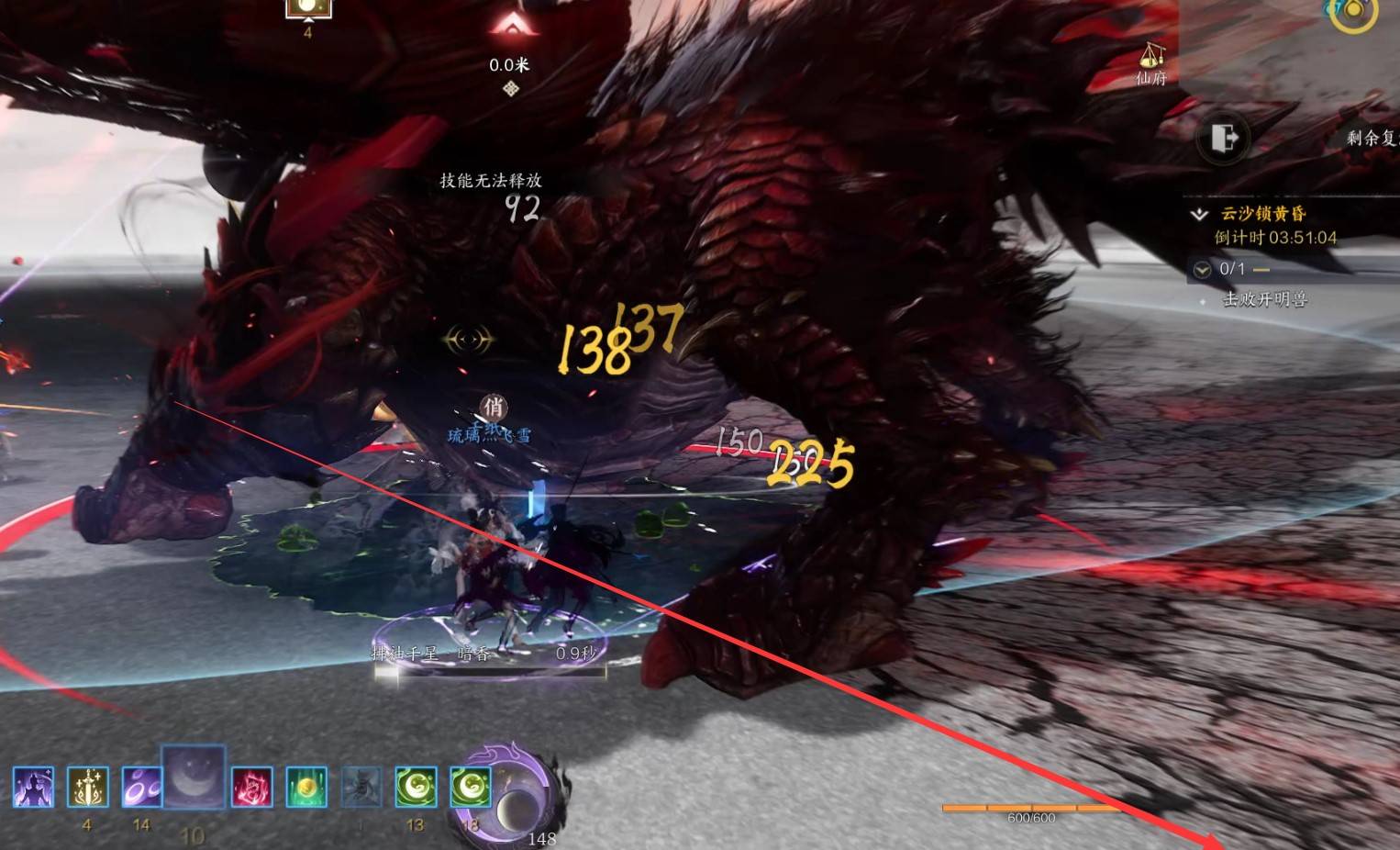
Task: Open the yellow ring icon in the corner
Action: [x=1353, y=11]
